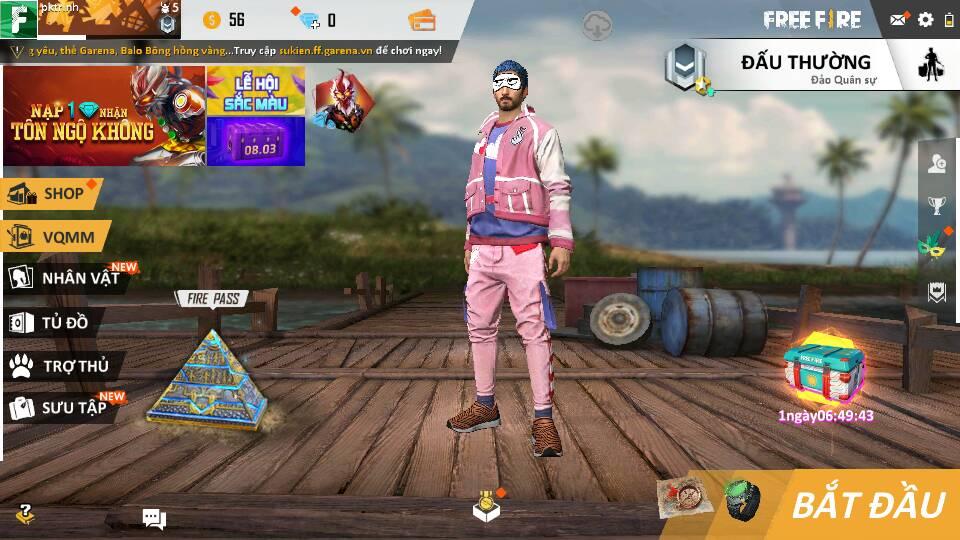Open the TỦ ĐỒ wardrobe menu

52,322
